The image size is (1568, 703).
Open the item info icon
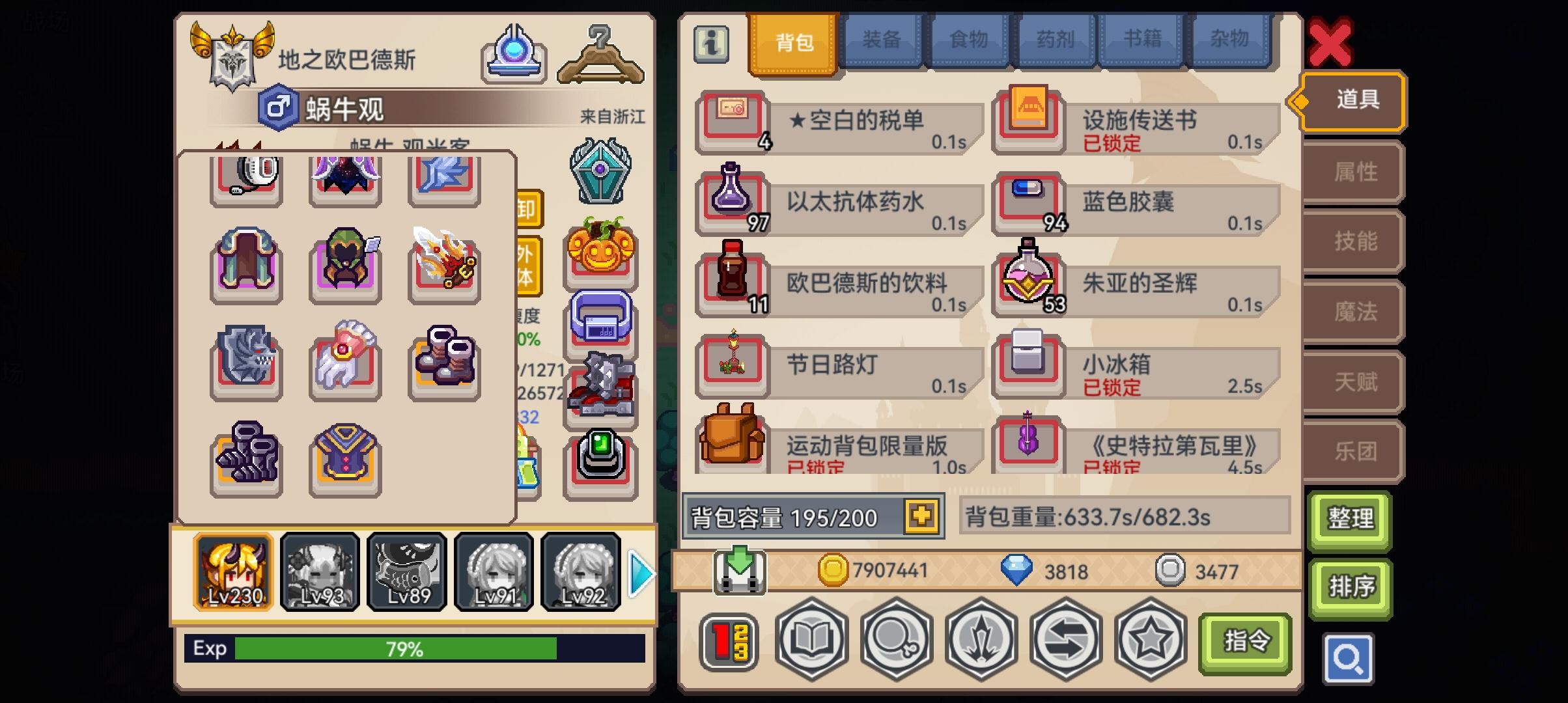coord(710,44)
